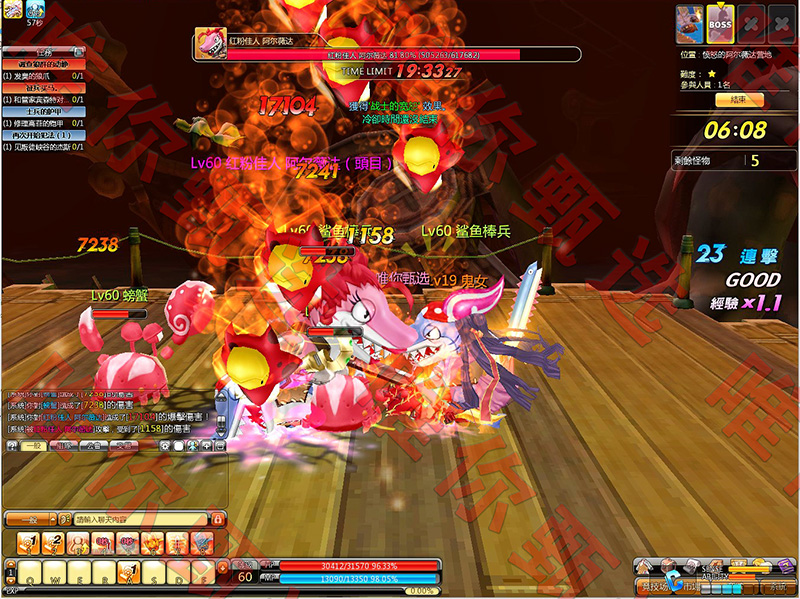This screenshot has height=599, width=800.
Task: Open the 公會 guild chat tab
Action: pyautogui.click(x=91, y=446)
